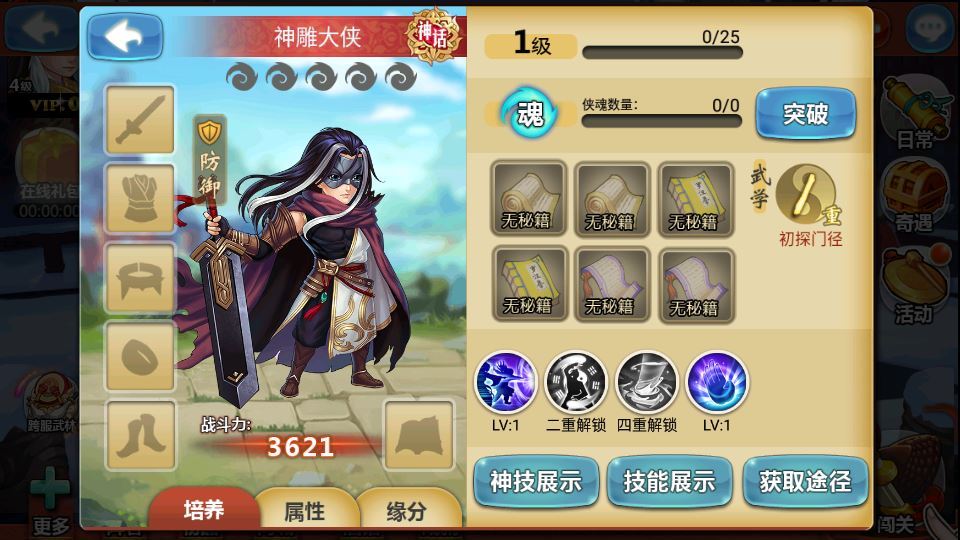Select the 培养 cultivate tab
Screen dimensions: 960x540
coord(203,510)
